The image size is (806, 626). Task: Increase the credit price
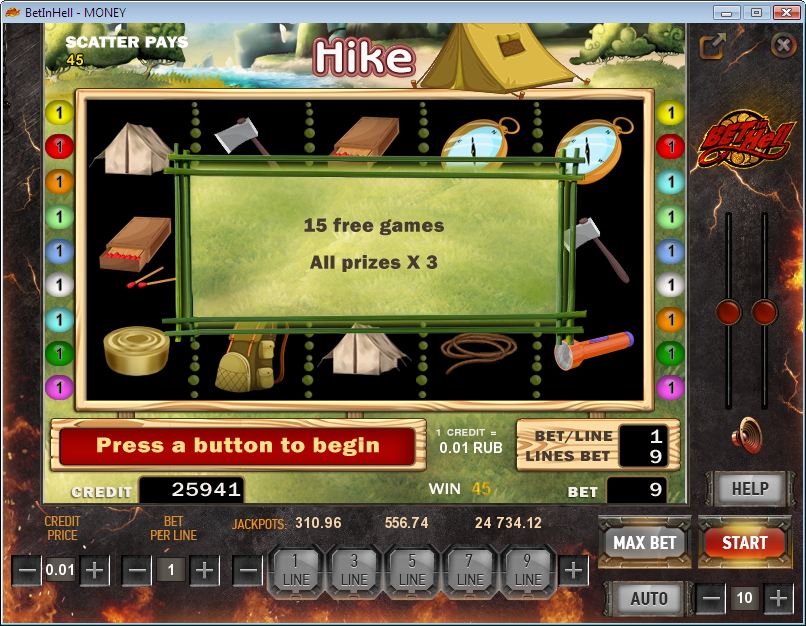94,571
